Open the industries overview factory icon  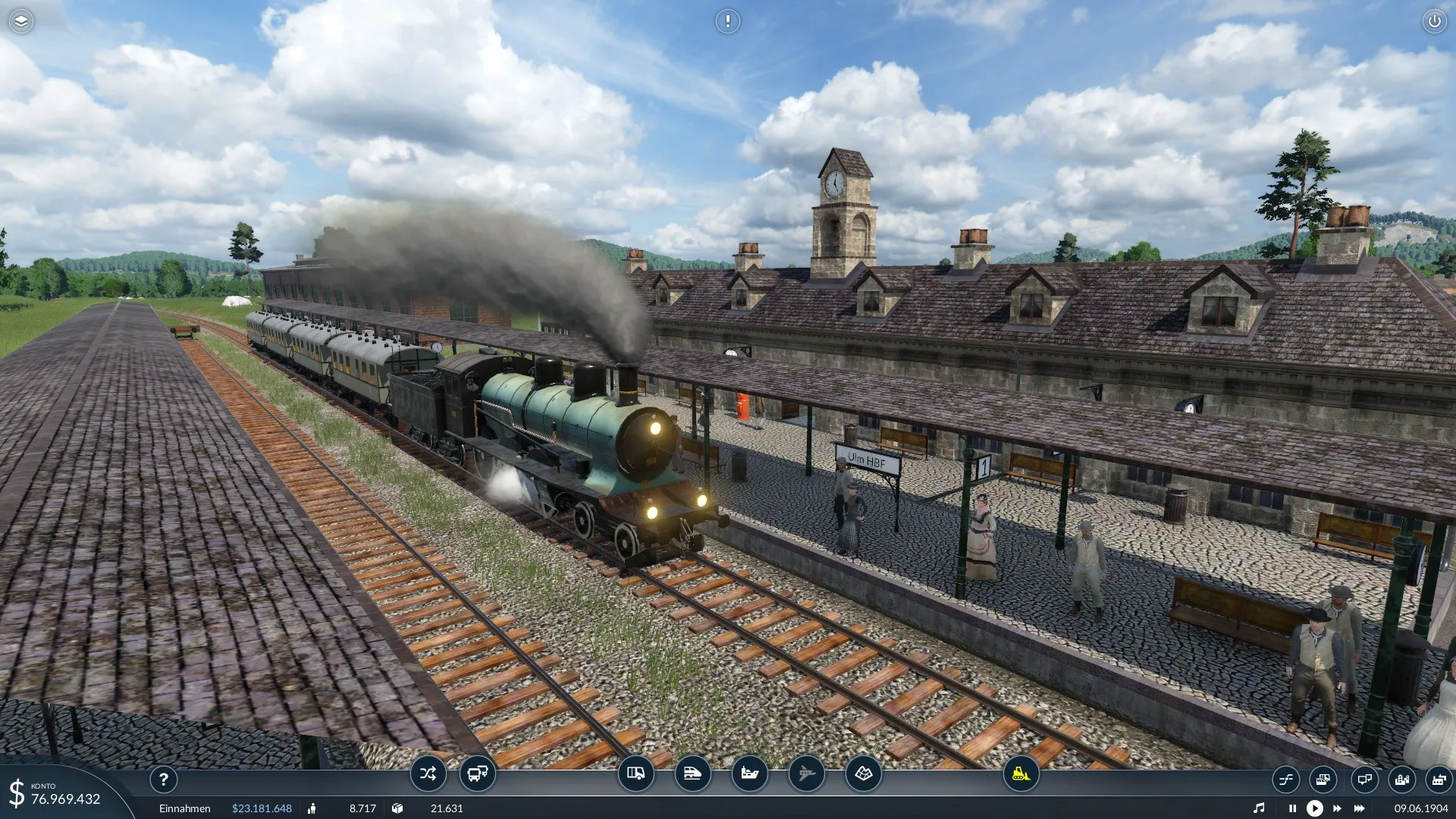pyautogui.click(x=1439, y=780)
